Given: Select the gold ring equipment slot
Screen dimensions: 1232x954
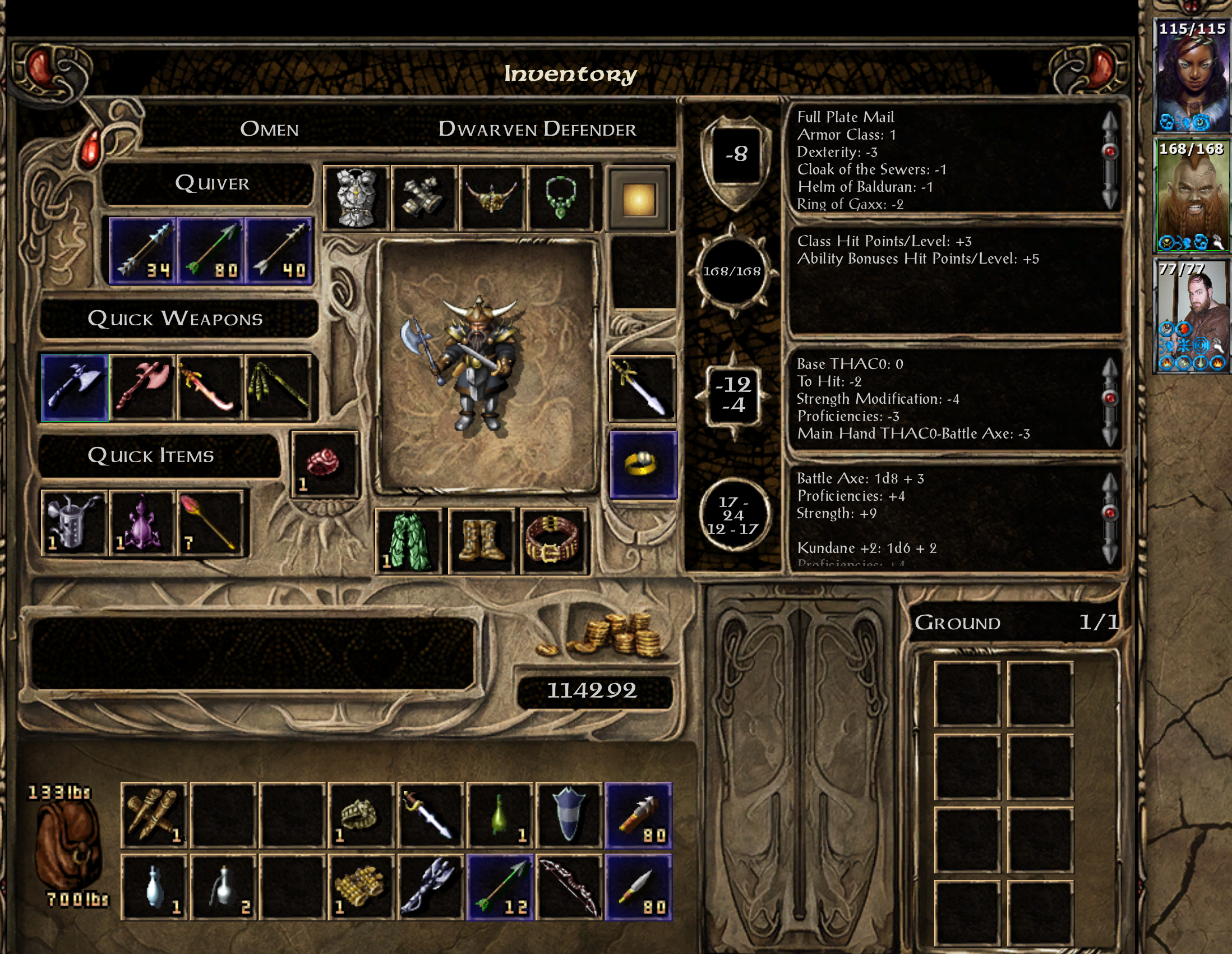Looking at the screenshot, I should point(643,466).
